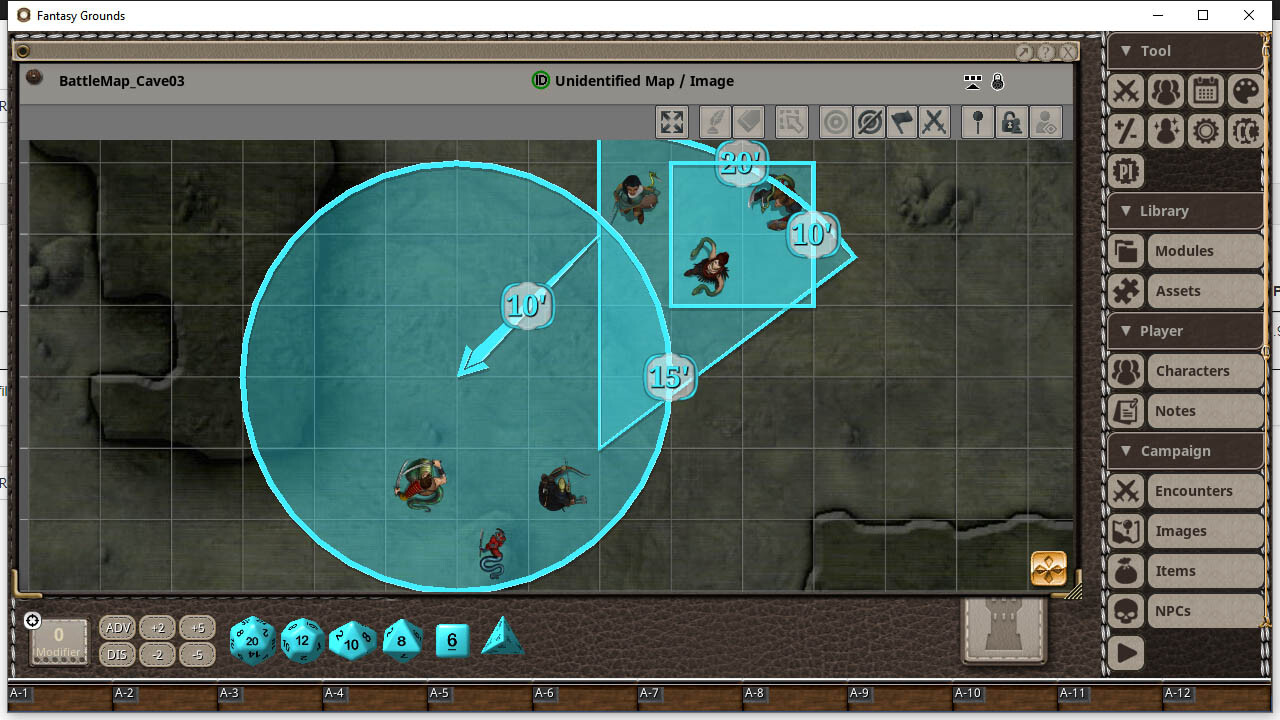Open the Calendar tool
Screen dimensions: 1280x720
pyautogui.click(x=1205, y=91)
